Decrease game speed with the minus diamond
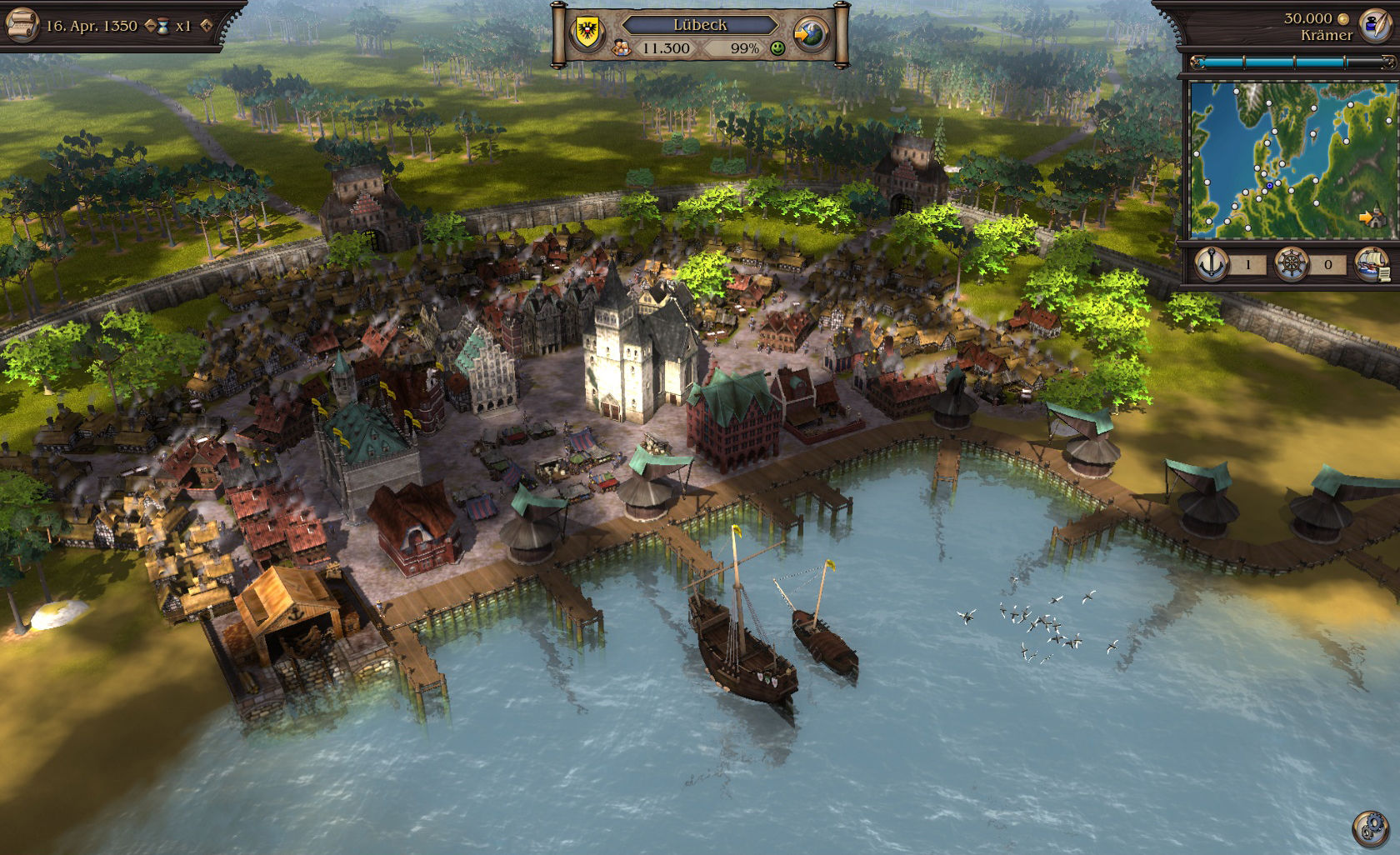1400x855 pixels. [x=150, y=25]
